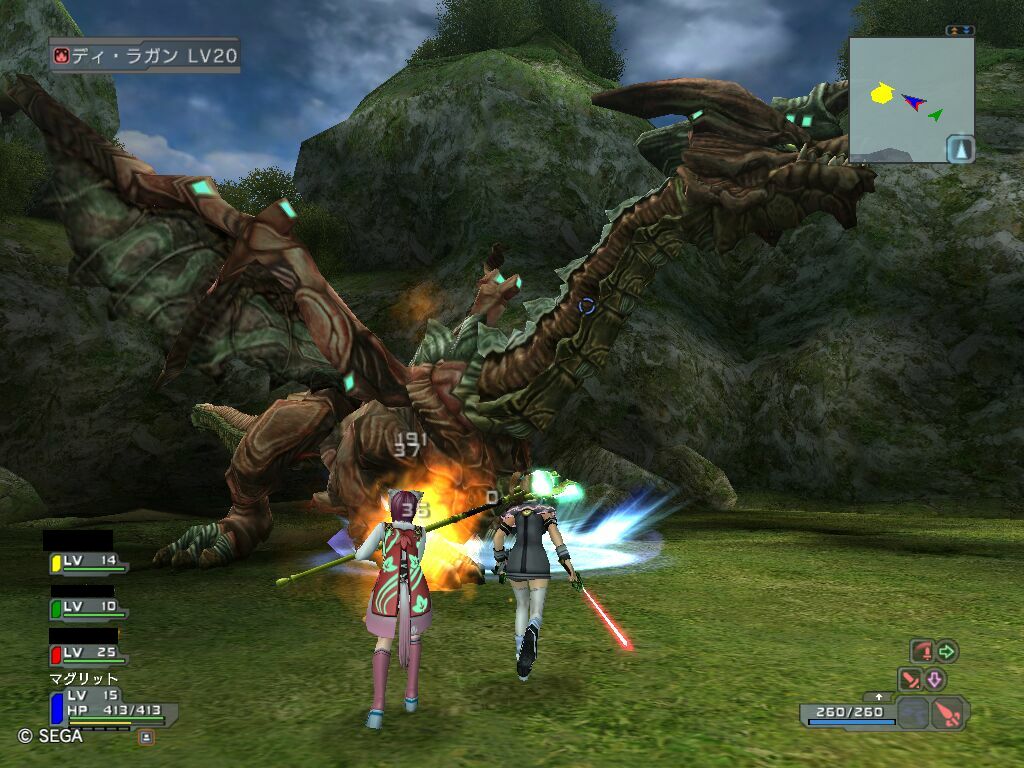
Task: Activate the red scythe weapon palette icon
Action: point(921,652)
